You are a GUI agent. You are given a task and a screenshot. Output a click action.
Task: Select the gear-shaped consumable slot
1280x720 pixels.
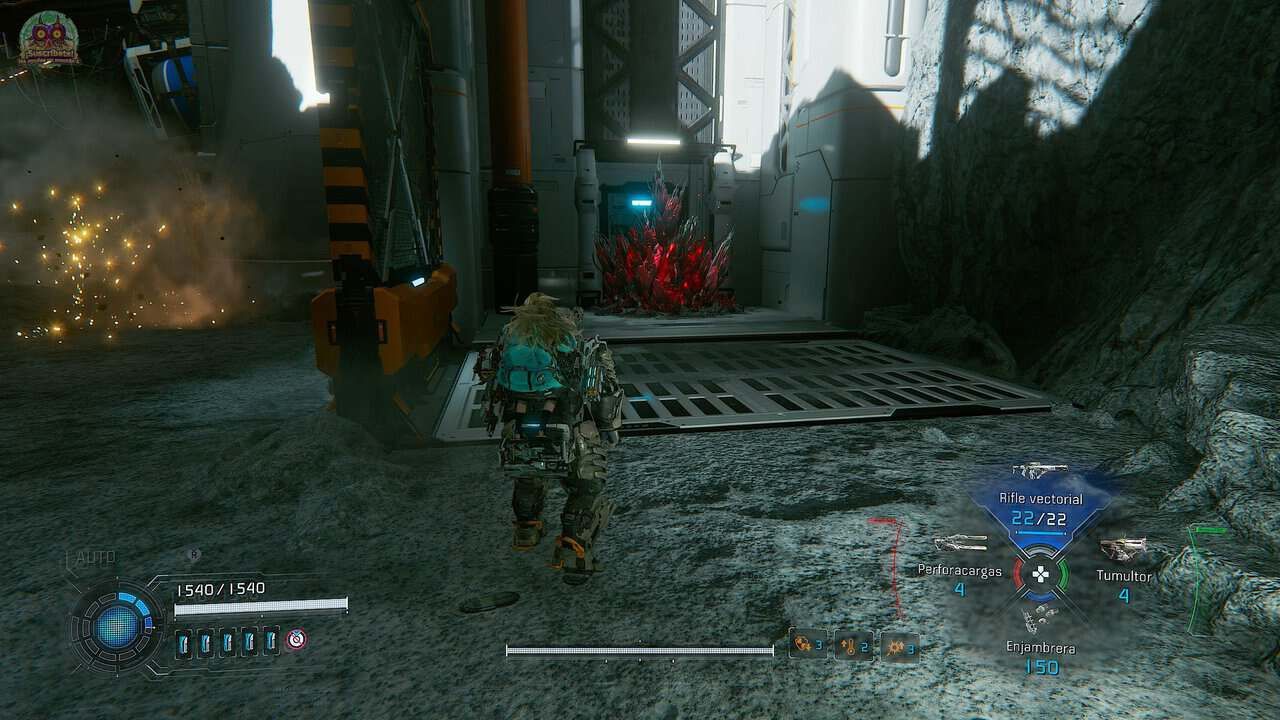click(x=899, y=646)
